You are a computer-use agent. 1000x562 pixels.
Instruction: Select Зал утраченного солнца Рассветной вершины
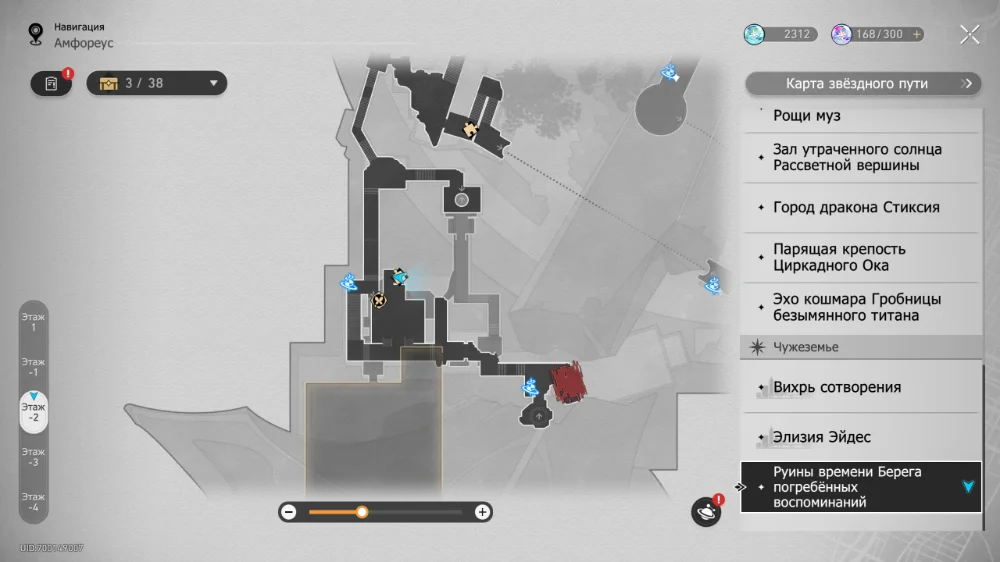click(x=860, y=157)
